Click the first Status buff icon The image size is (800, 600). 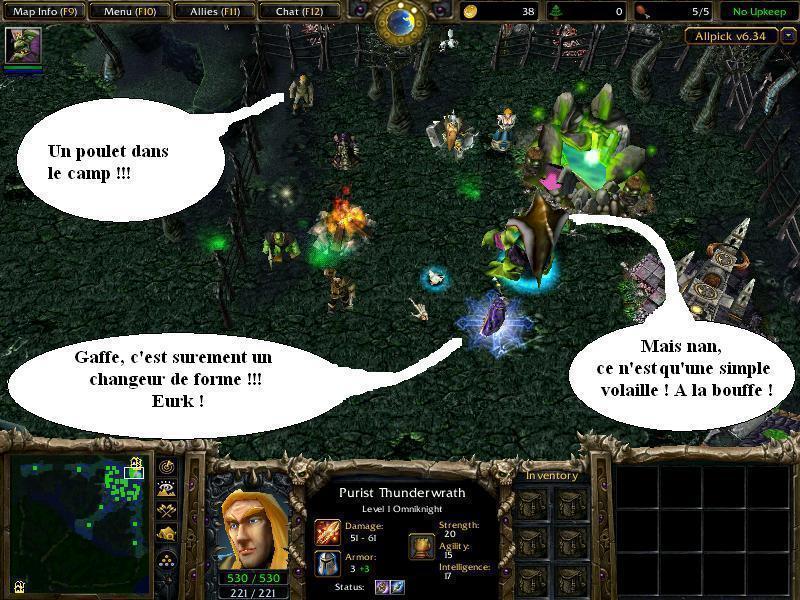[382, 587]
